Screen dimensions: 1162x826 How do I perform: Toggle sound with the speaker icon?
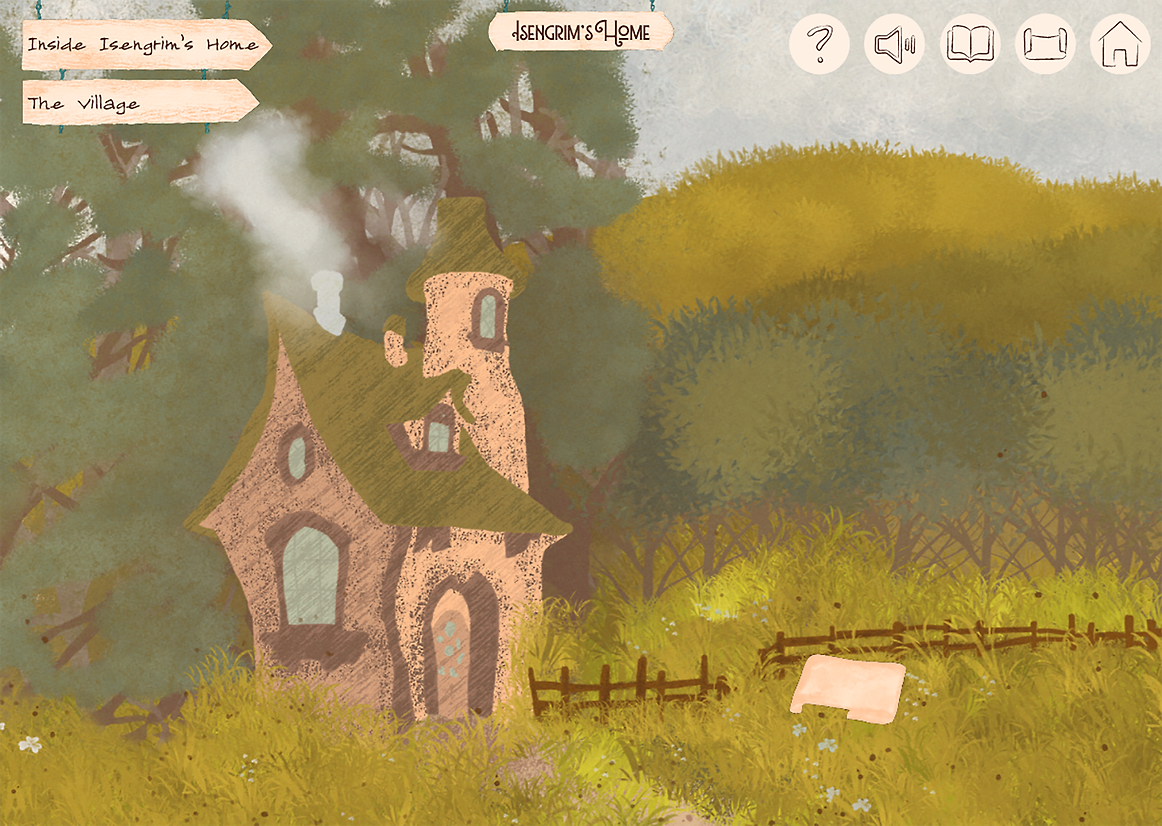pyautogui.click(x=894, y=45)
